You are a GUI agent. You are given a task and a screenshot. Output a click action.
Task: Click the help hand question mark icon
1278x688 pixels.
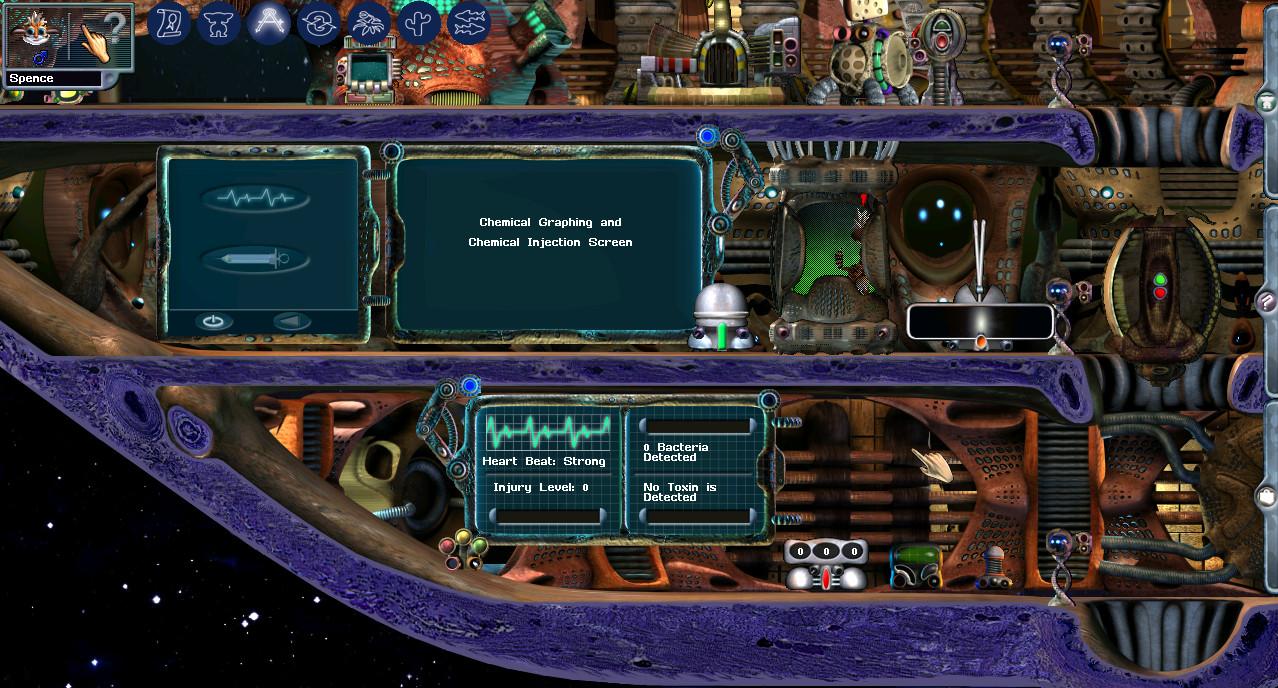(103, 37)
